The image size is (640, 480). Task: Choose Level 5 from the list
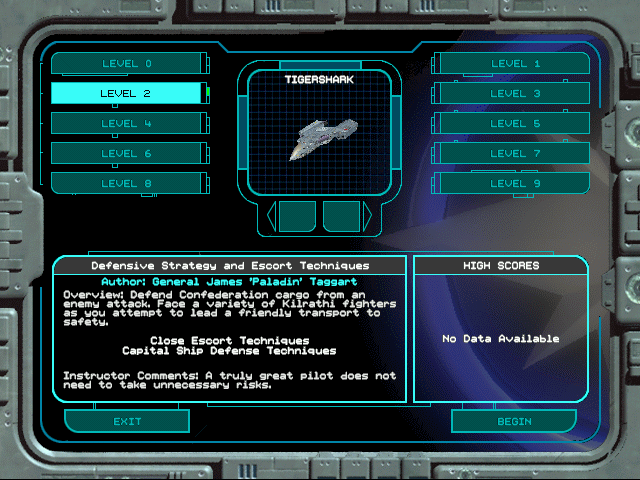tap(514, 124)
